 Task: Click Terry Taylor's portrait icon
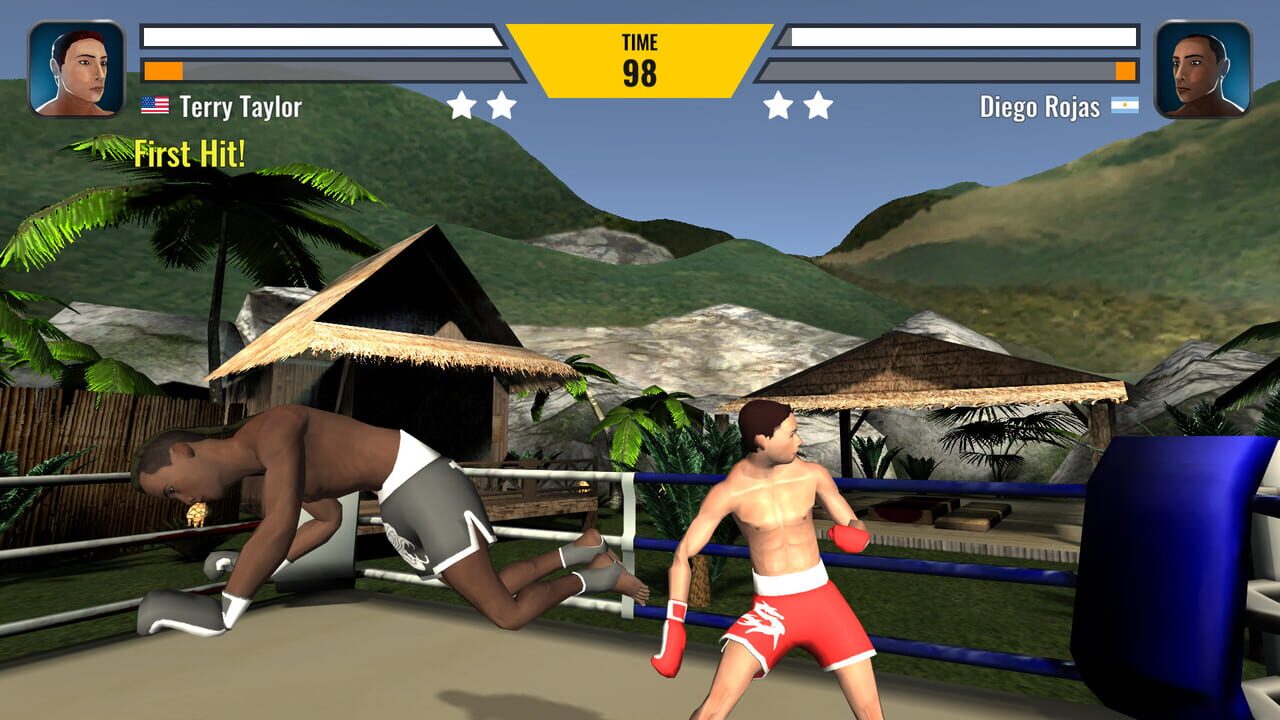click(72, 60)
